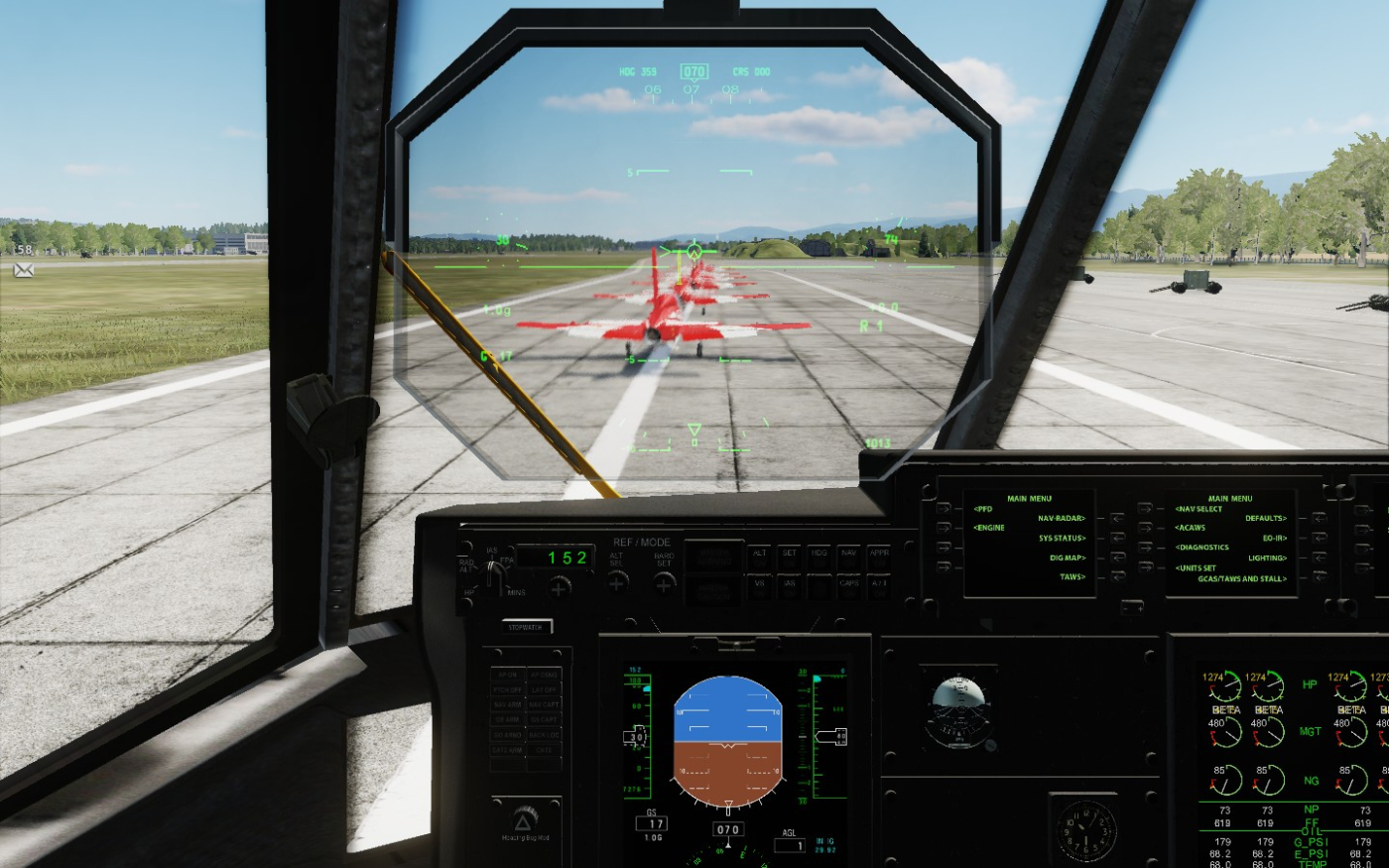Open the envelope message icon

[x=24, y=269]
